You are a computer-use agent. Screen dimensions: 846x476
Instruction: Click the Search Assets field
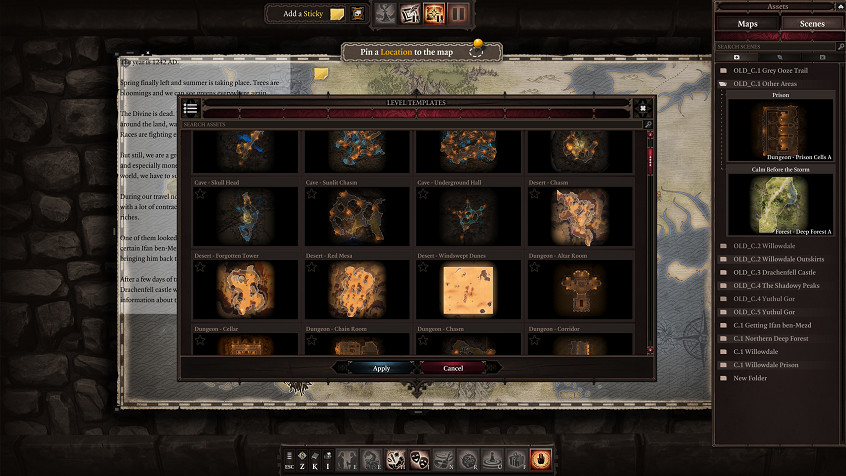point(410,125)
